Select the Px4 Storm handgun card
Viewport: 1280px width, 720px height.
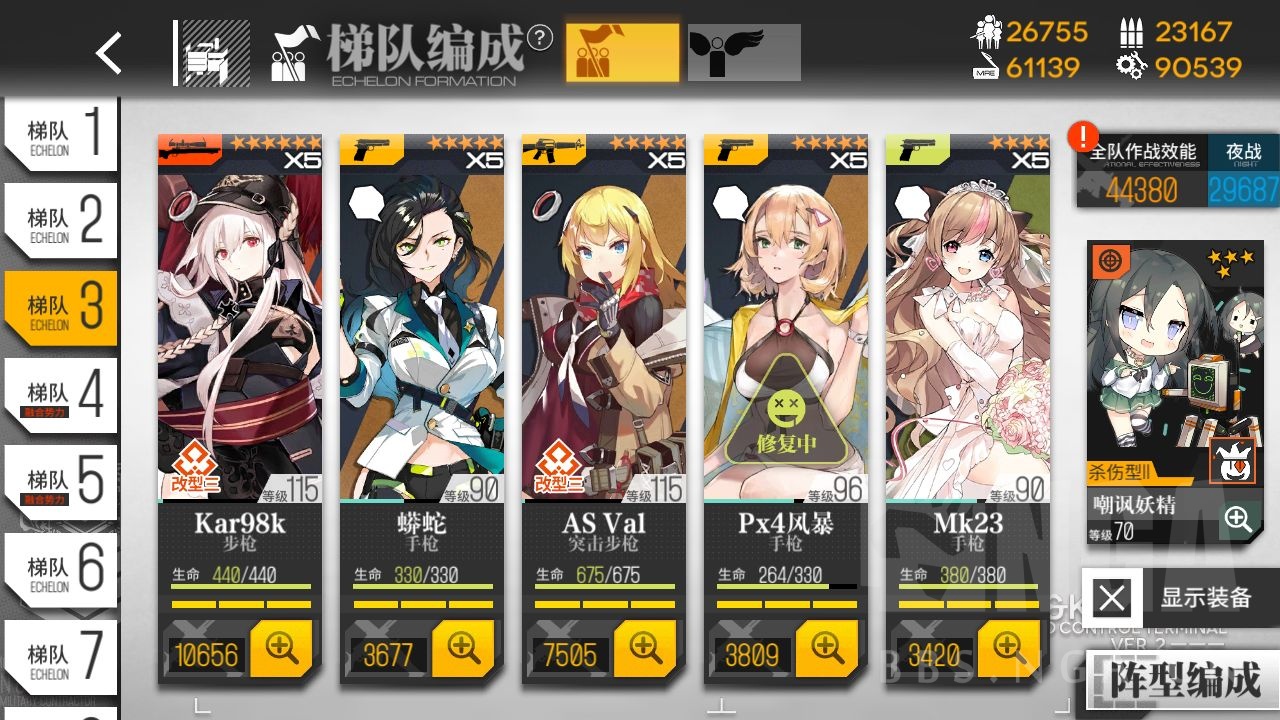pos(786,330)
